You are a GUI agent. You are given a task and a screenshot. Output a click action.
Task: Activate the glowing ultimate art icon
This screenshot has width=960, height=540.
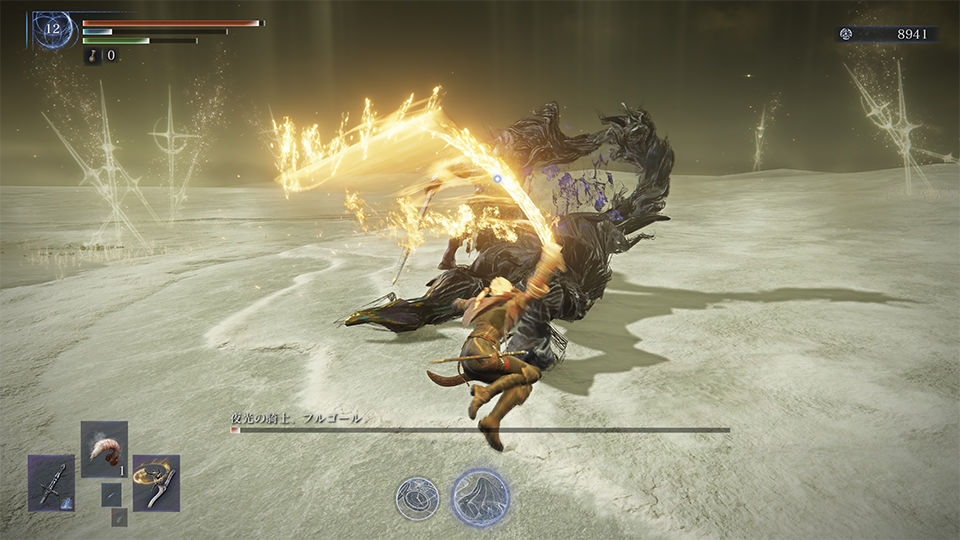coord(480,497)
